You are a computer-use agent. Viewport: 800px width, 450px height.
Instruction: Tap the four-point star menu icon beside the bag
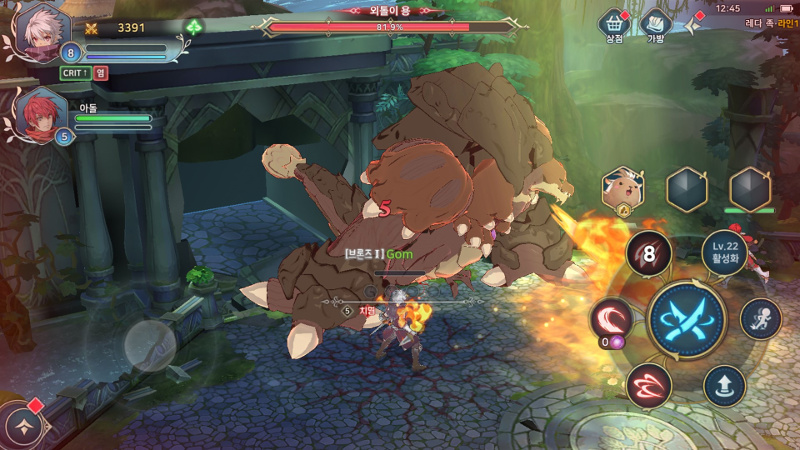pos(693,24)
